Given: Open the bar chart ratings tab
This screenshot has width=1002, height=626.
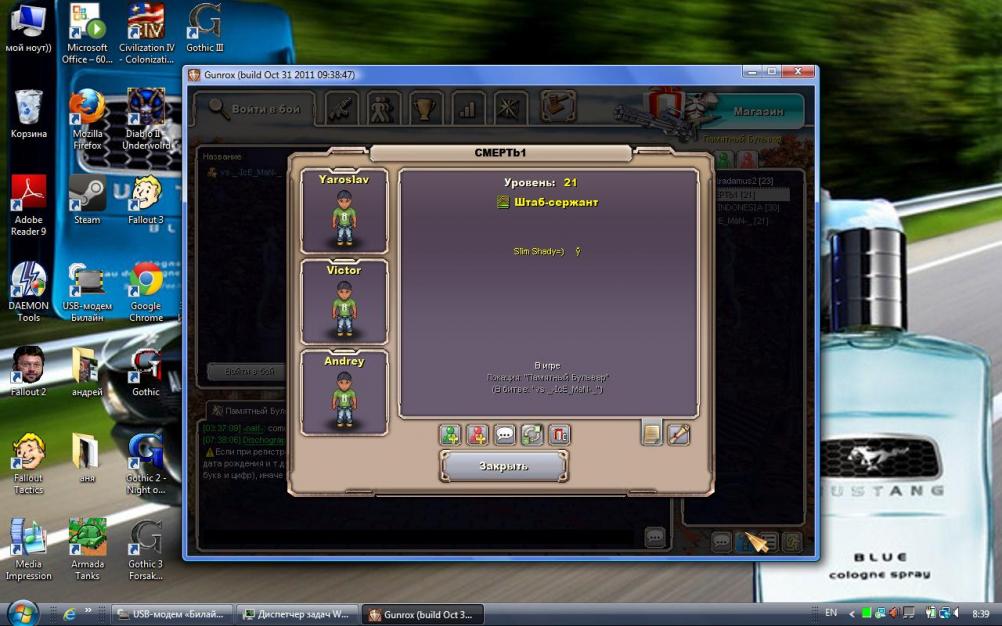Looking at the screenshot, I should [x=468, y=108].
